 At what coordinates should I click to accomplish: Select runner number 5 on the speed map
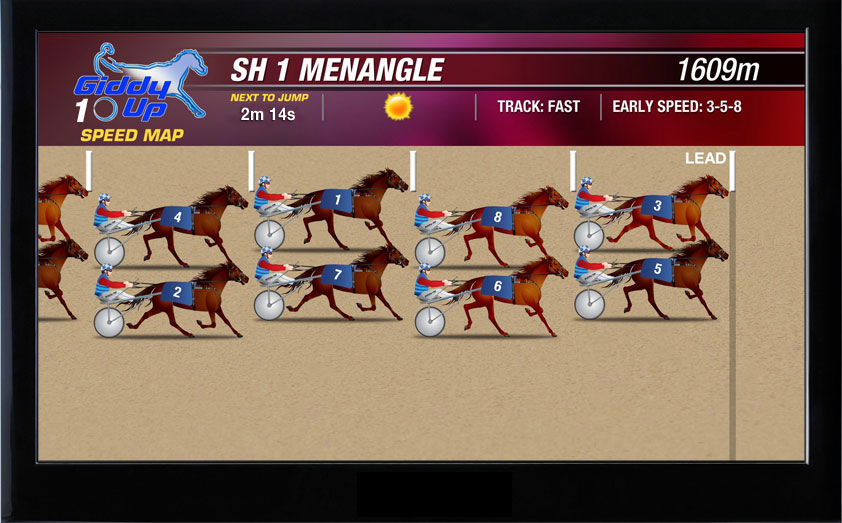657,269
